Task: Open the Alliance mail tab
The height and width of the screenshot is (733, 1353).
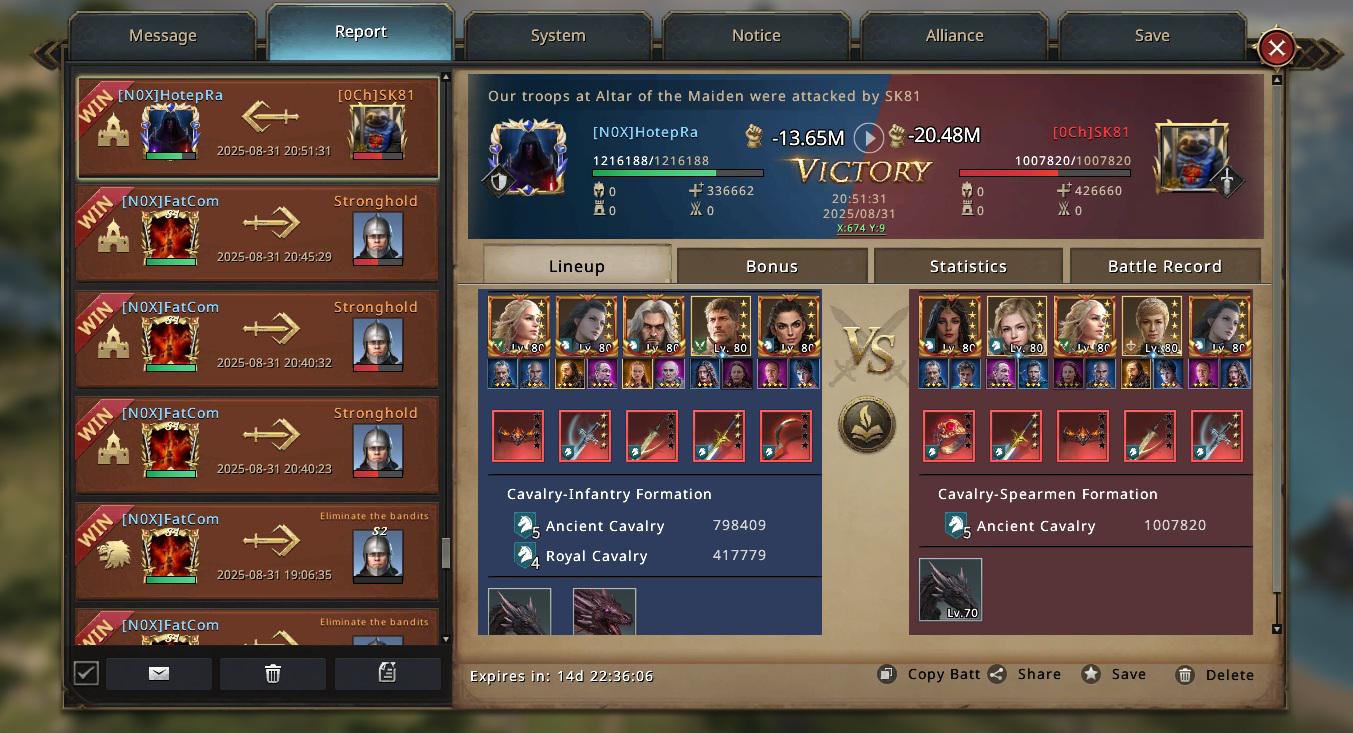Action: point(954,36)
